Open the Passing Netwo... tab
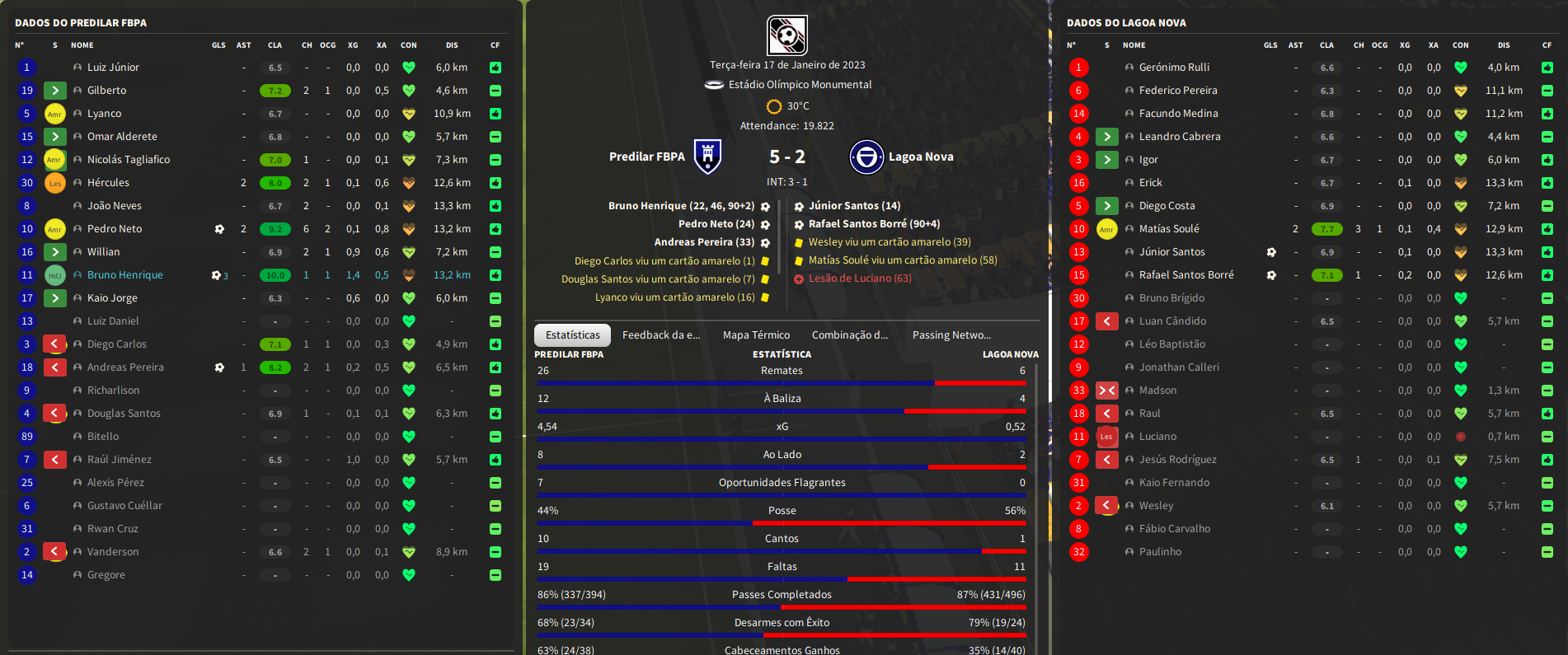Viewport: 1568px width, 655px height. 951,335
